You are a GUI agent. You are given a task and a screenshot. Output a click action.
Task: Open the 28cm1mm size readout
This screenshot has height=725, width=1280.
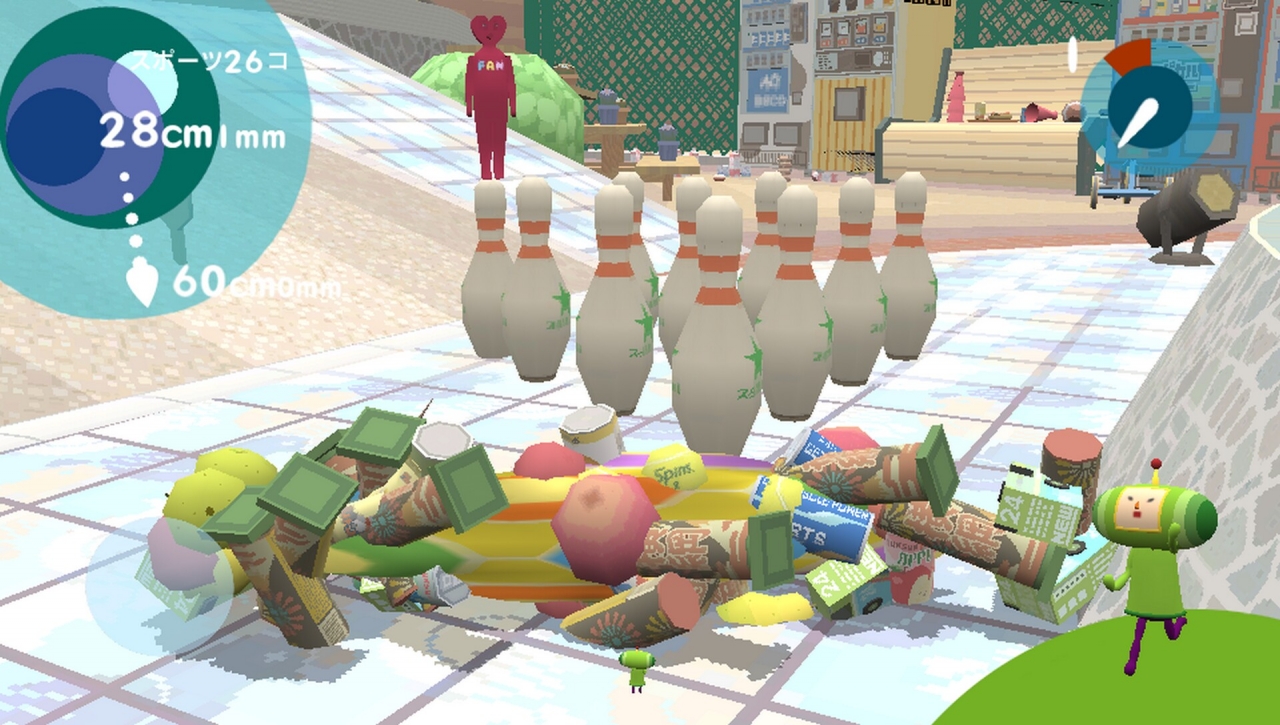(x=190, y=130)
